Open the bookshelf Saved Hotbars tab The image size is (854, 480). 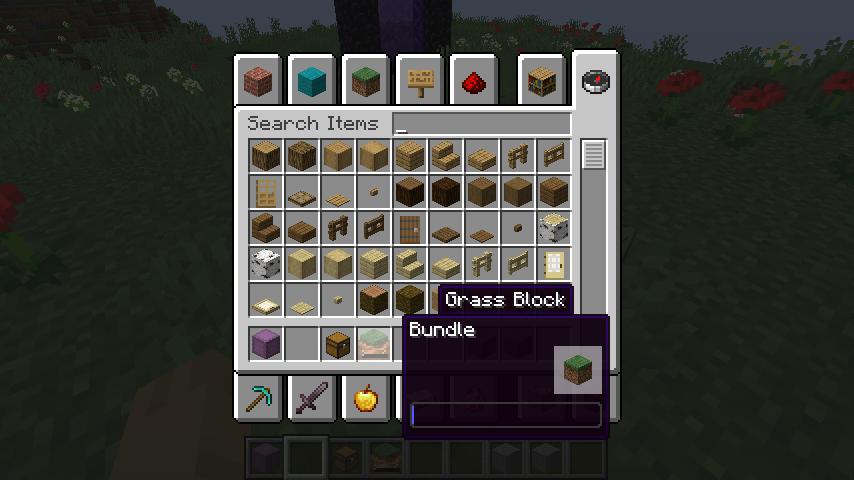tap(542, 82)
